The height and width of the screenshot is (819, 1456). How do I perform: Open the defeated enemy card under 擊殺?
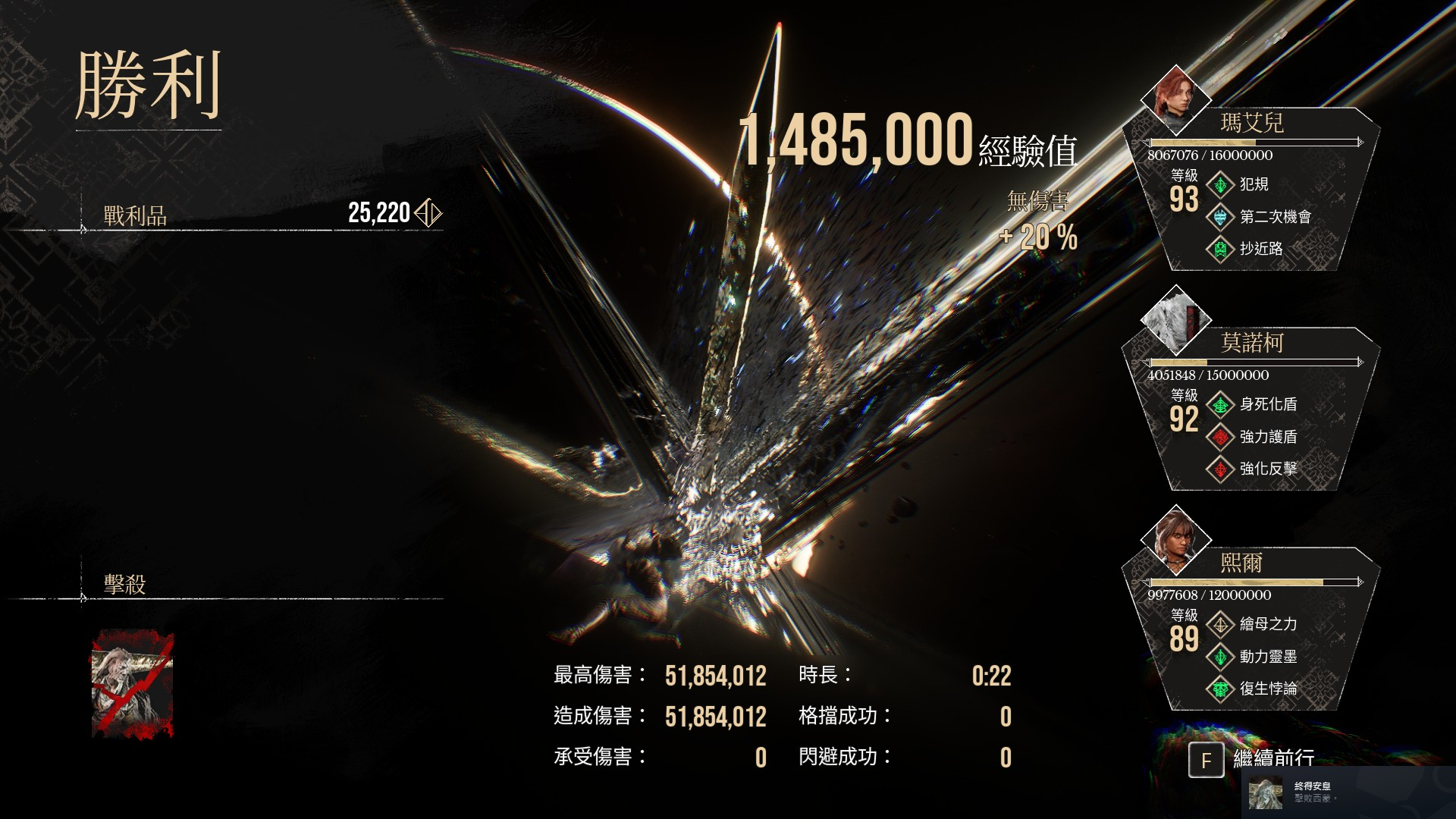click(133, 685)
